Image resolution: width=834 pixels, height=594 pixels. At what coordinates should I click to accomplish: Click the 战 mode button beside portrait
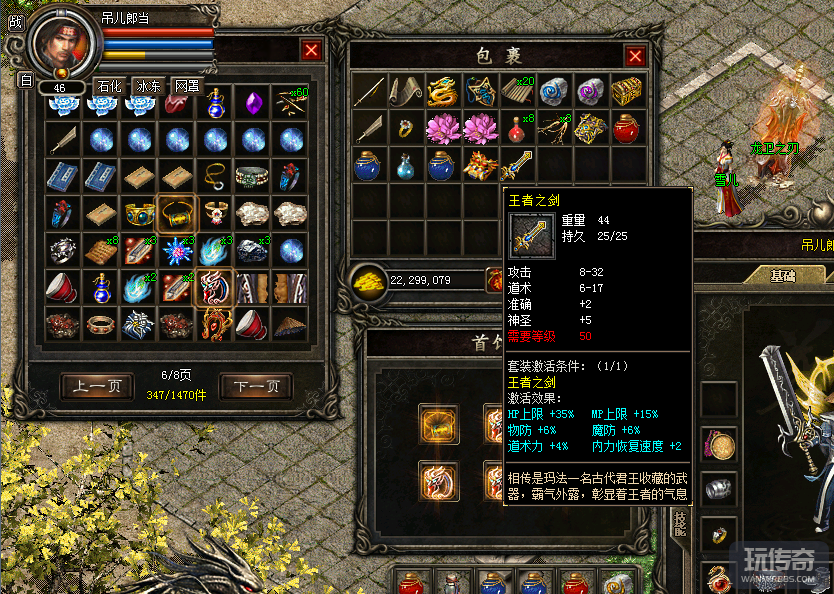pyautogui.click(x=14, y=21)
